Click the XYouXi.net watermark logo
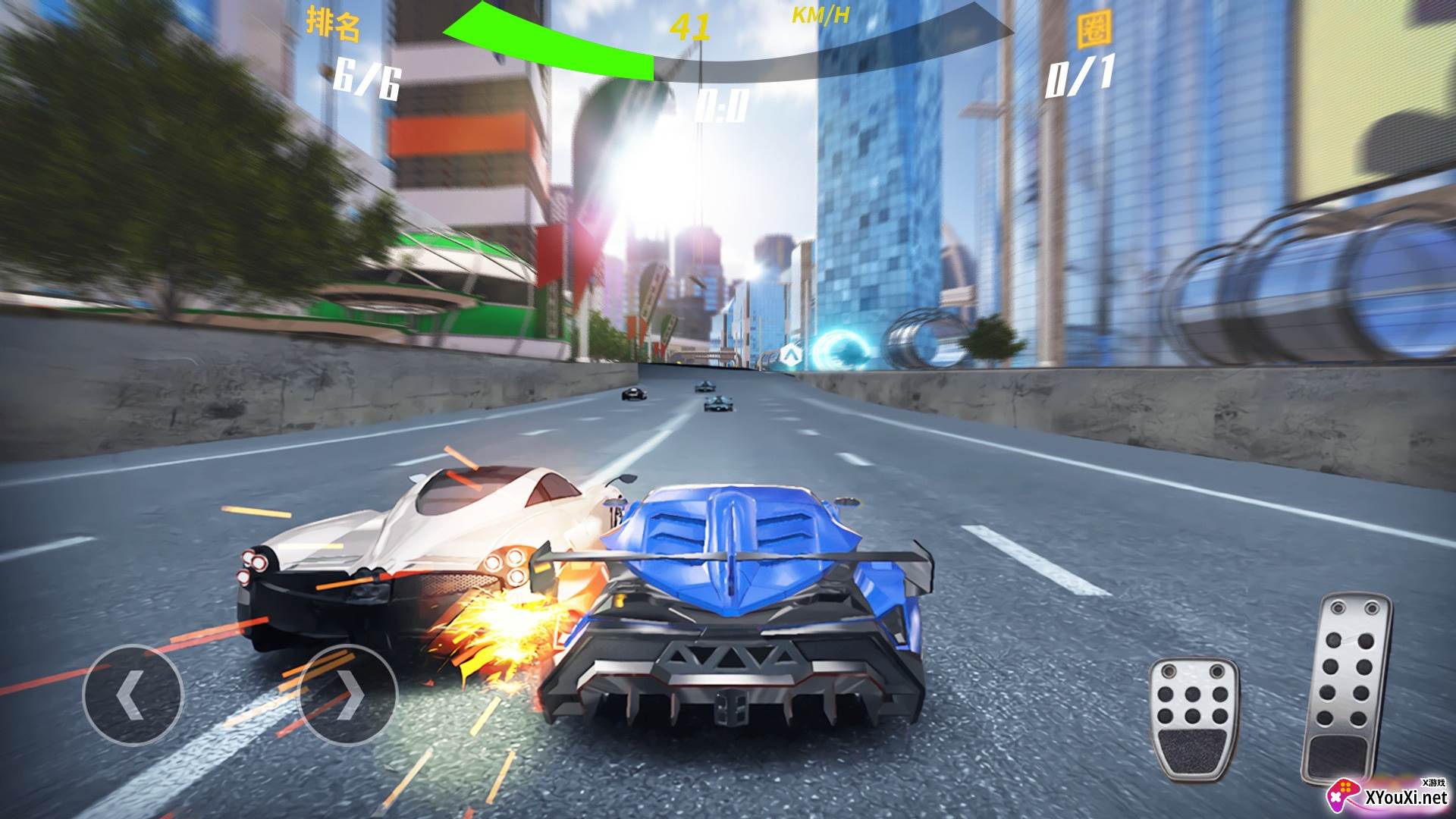The image size is (1456, 819). pyautogui.click(x=1388, y=795)
